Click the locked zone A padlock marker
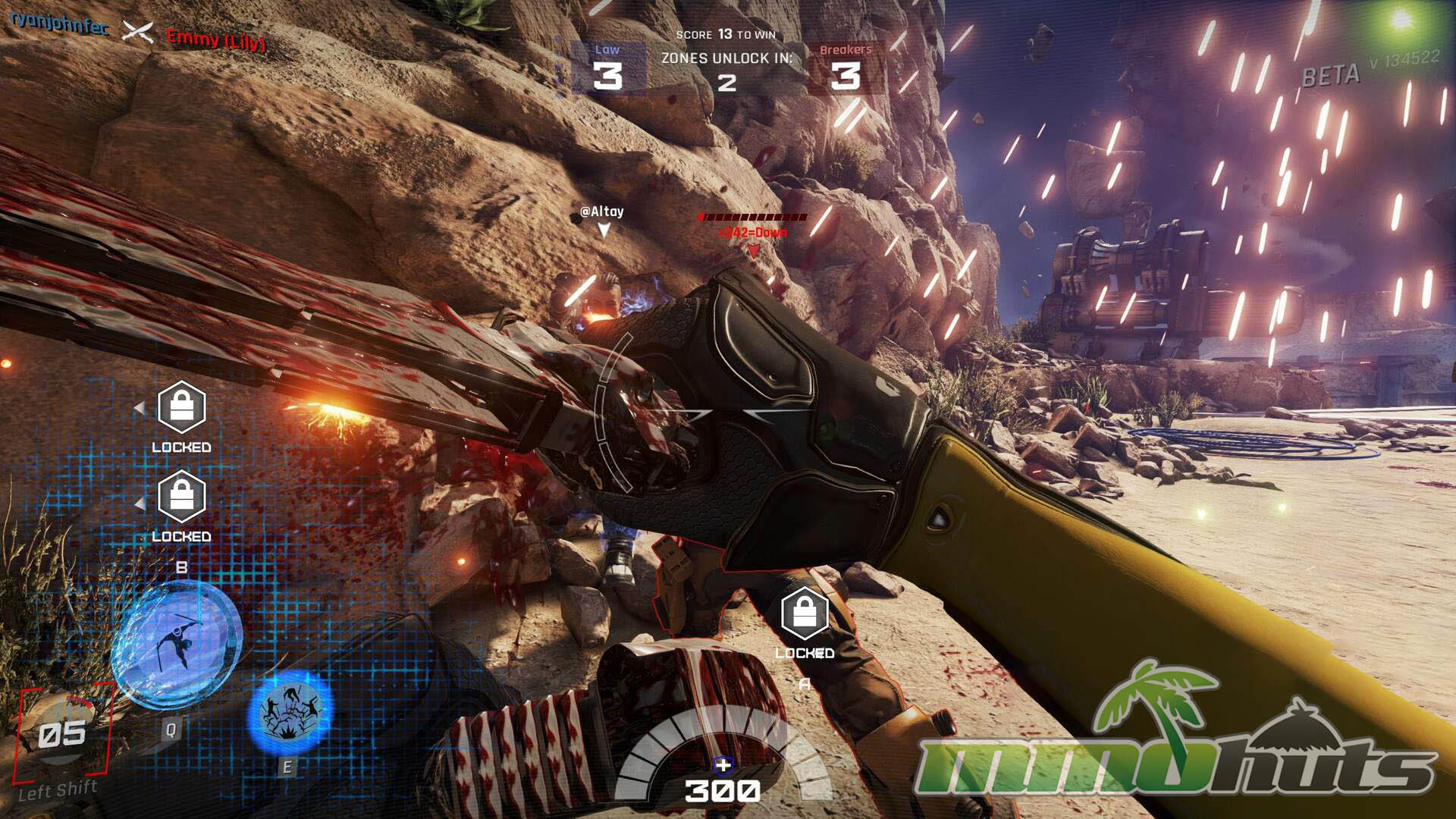This screenshot has height=819, width=1456. click(x=804, y=613)
